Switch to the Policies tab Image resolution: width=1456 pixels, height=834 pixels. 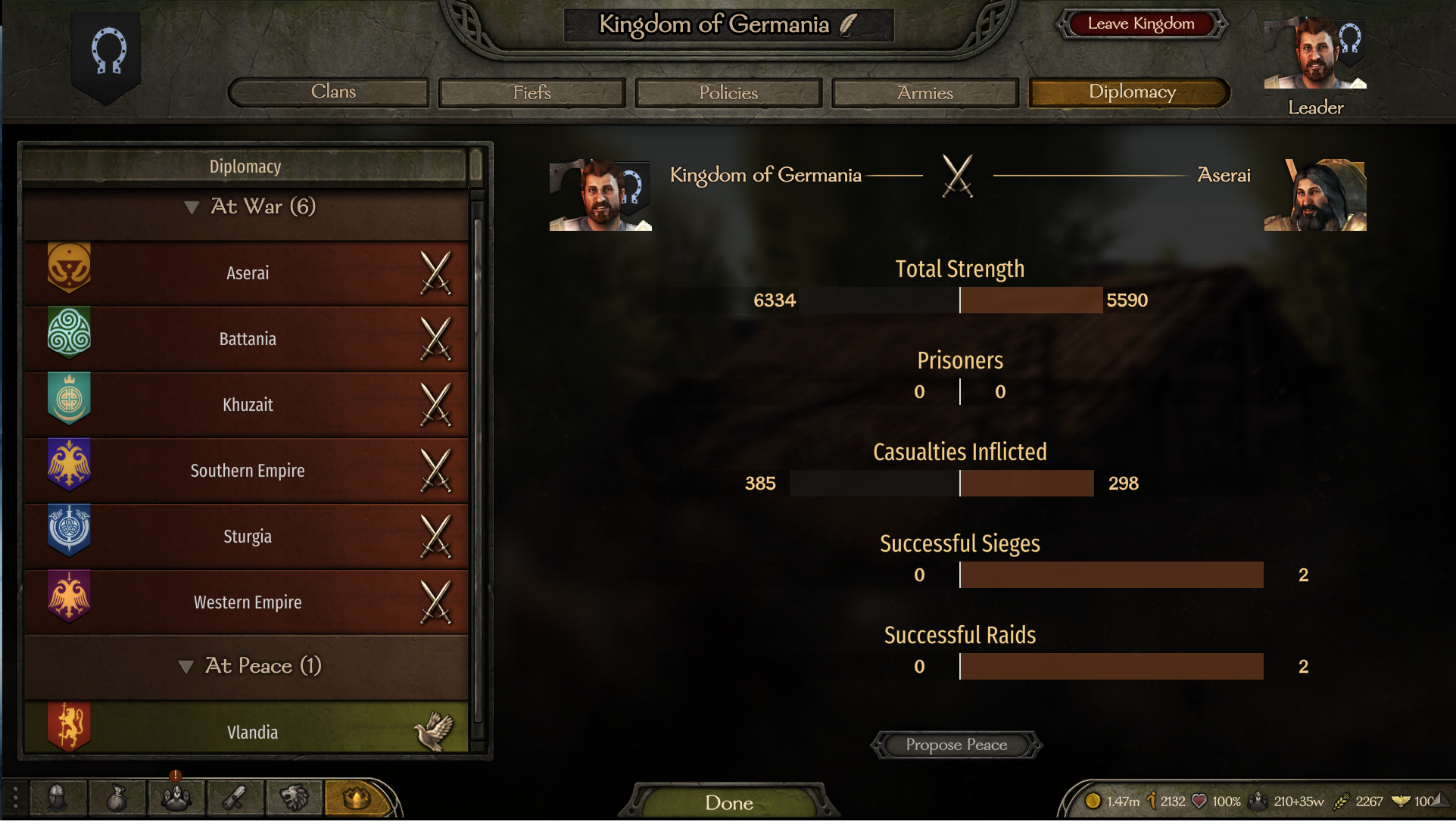click(x=728, y=92)
